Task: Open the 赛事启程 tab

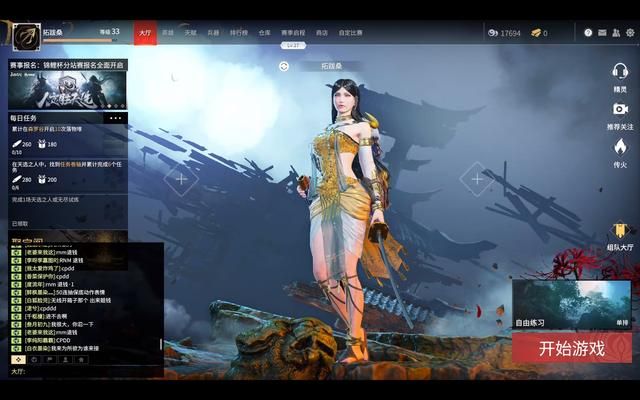Action: (x=293, y=33)
